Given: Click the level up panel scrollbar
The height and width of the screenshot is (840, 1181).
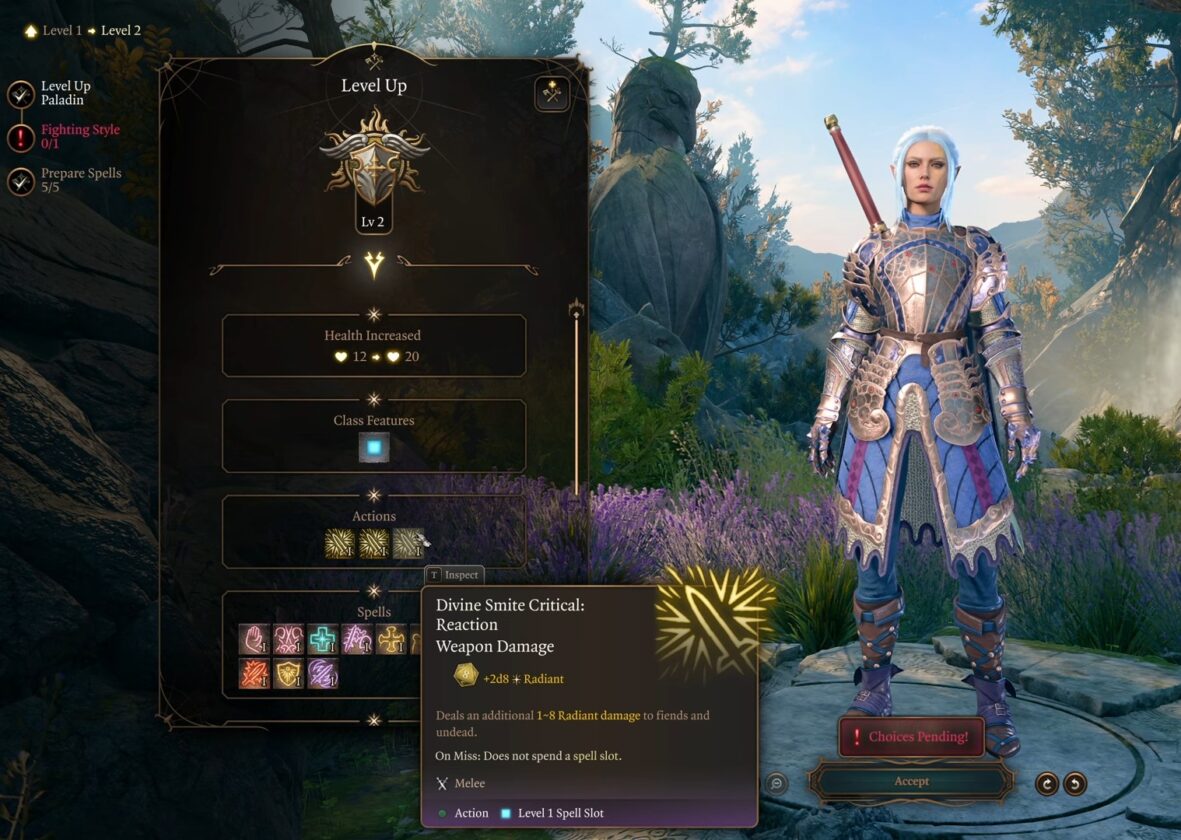Looking at the screenshot, I should pos(576,400).
